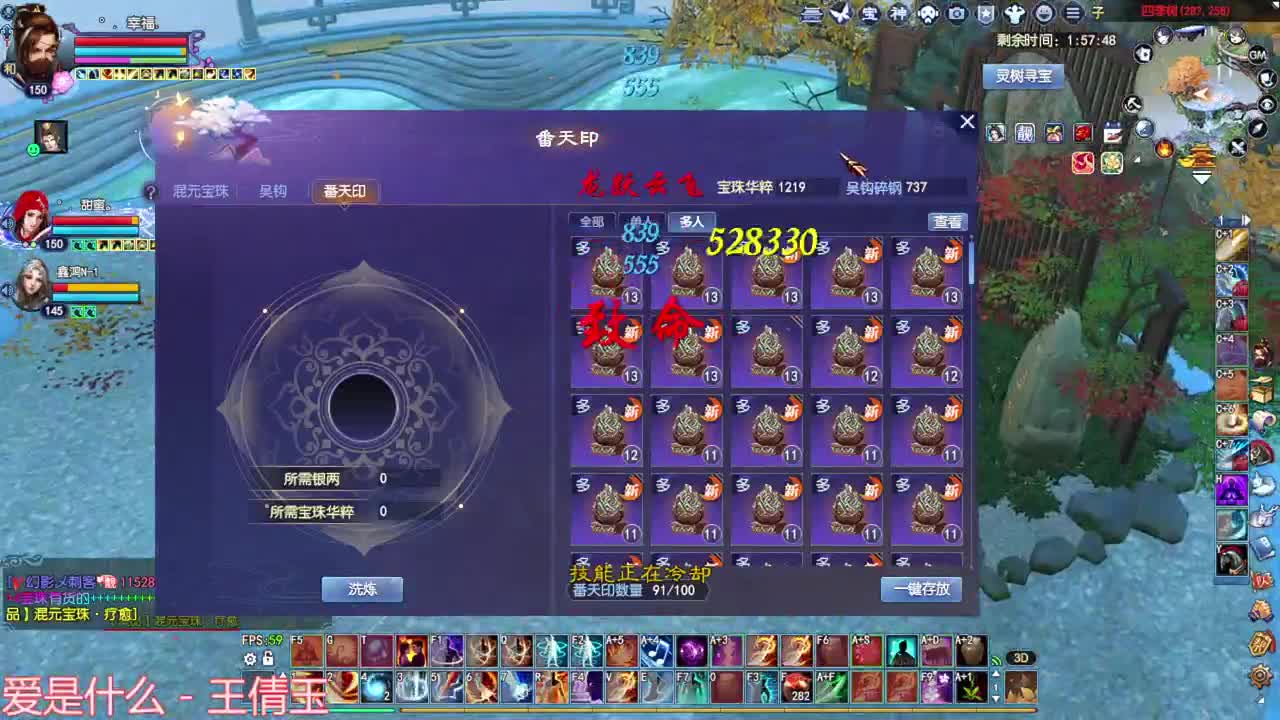The height and width of the screenshot is (720, 1280).
Task: Open the butterfly wings icon in top toolbar
Action: (x=840, y=13)
